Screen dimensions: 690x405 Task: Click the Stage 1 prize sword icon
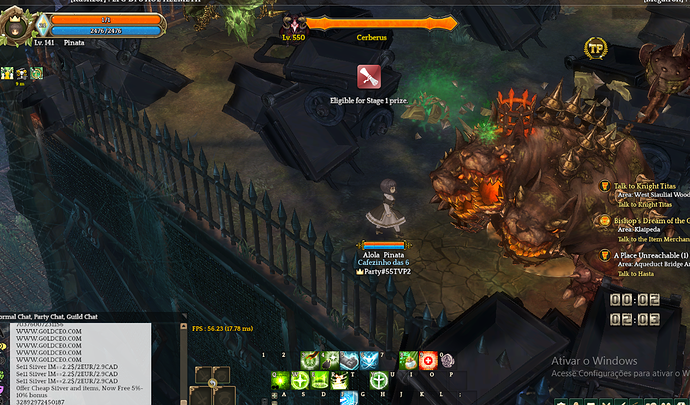click(369, 77)
